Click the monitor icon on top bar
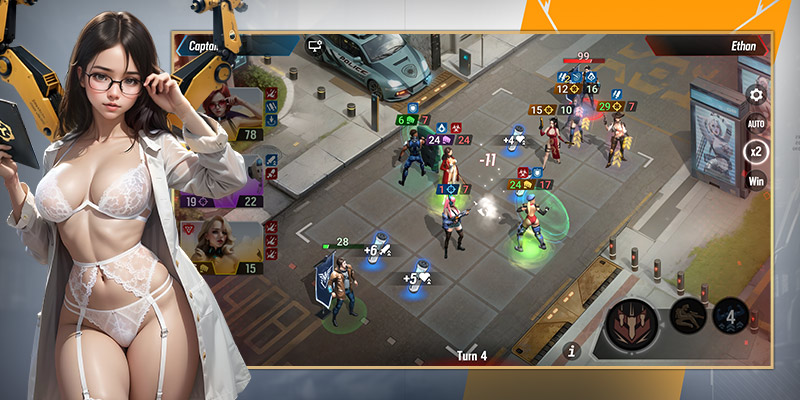This screenshot has width=800, height=400. coord(315,46)
